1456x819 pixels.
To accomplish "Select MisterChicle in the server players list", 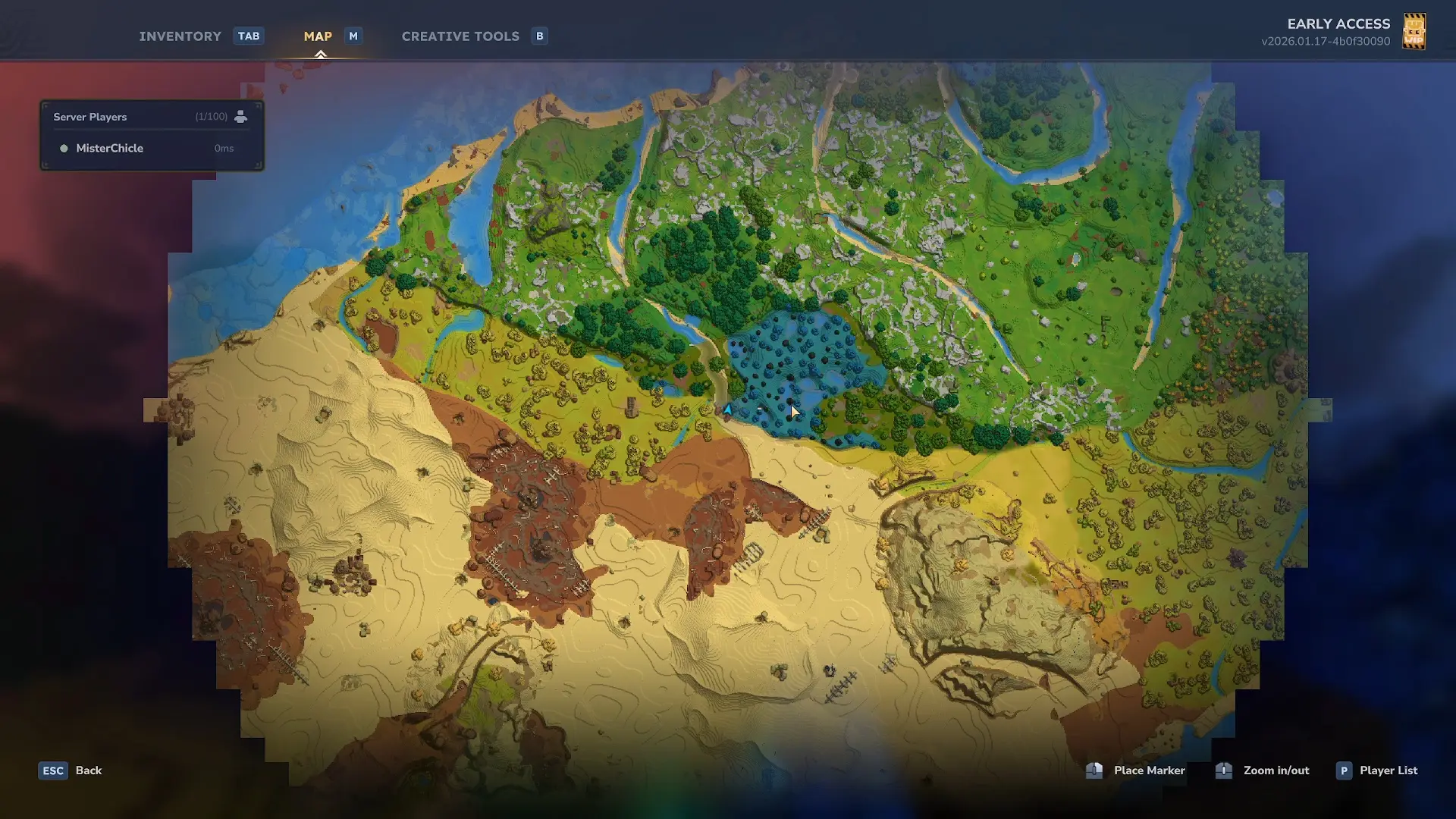I will coord(109,149).
